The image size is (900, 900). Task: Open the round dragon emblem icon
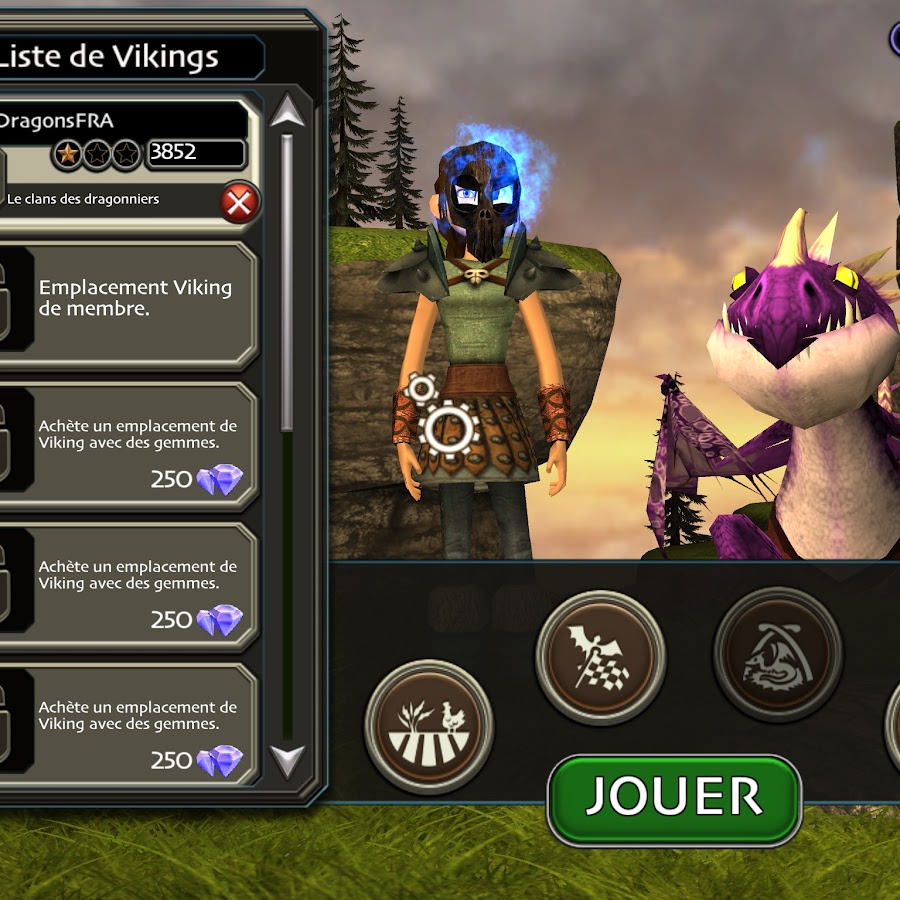tap(777, 654)
